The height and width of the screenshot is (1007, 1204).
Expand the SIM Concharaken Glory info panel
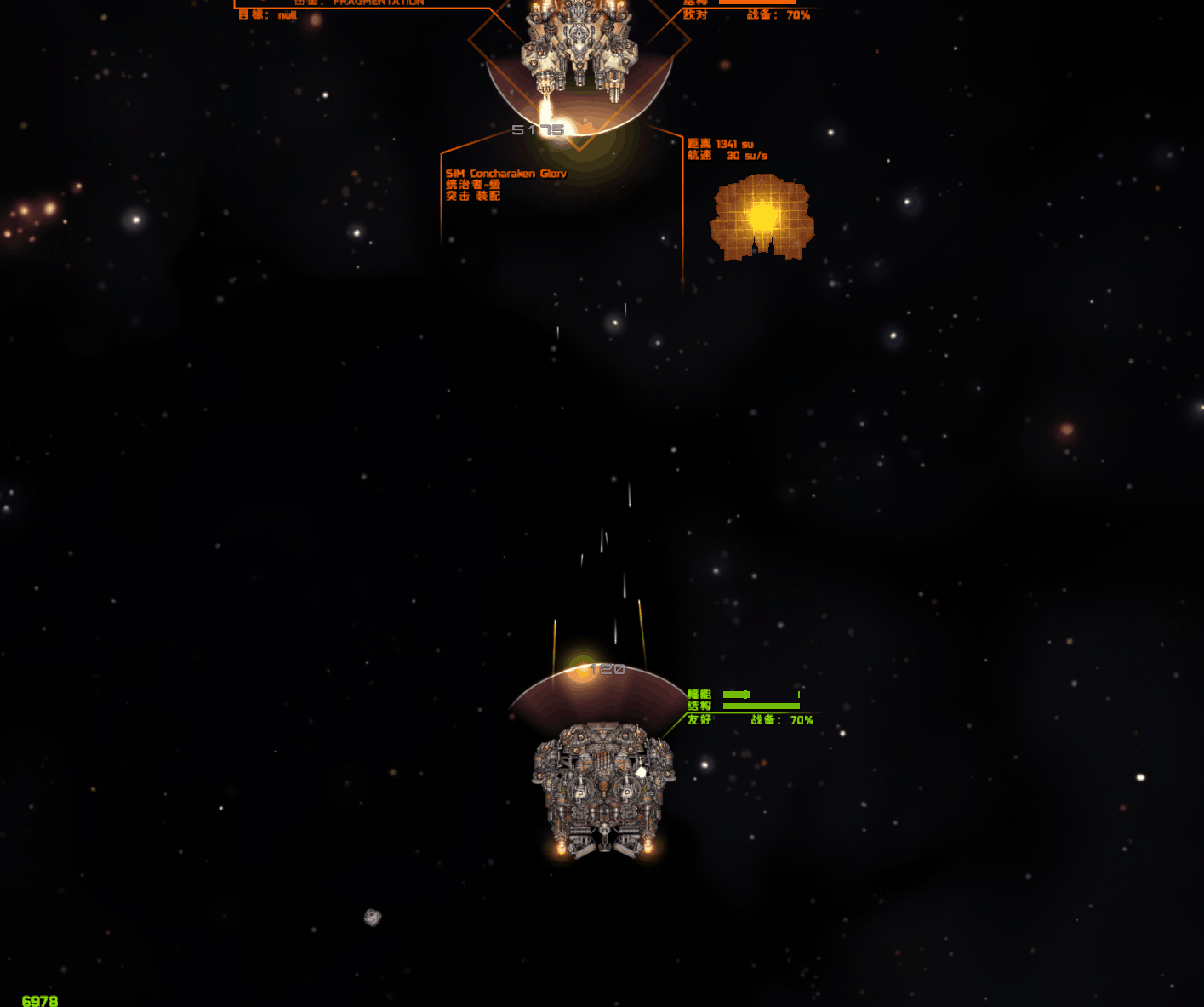point(506,173)
